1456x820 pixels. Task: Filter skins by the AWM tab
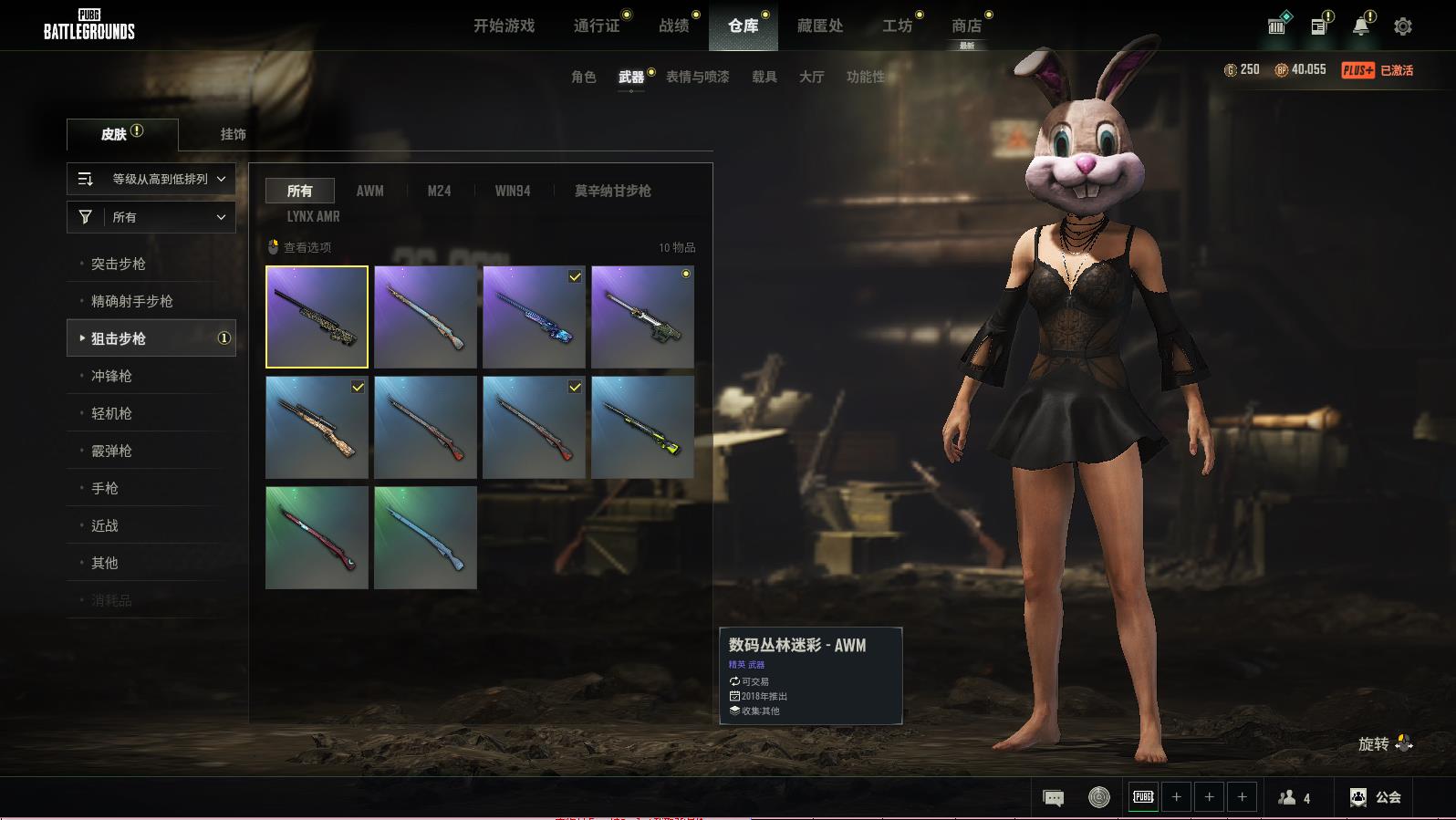click(369, 192)
